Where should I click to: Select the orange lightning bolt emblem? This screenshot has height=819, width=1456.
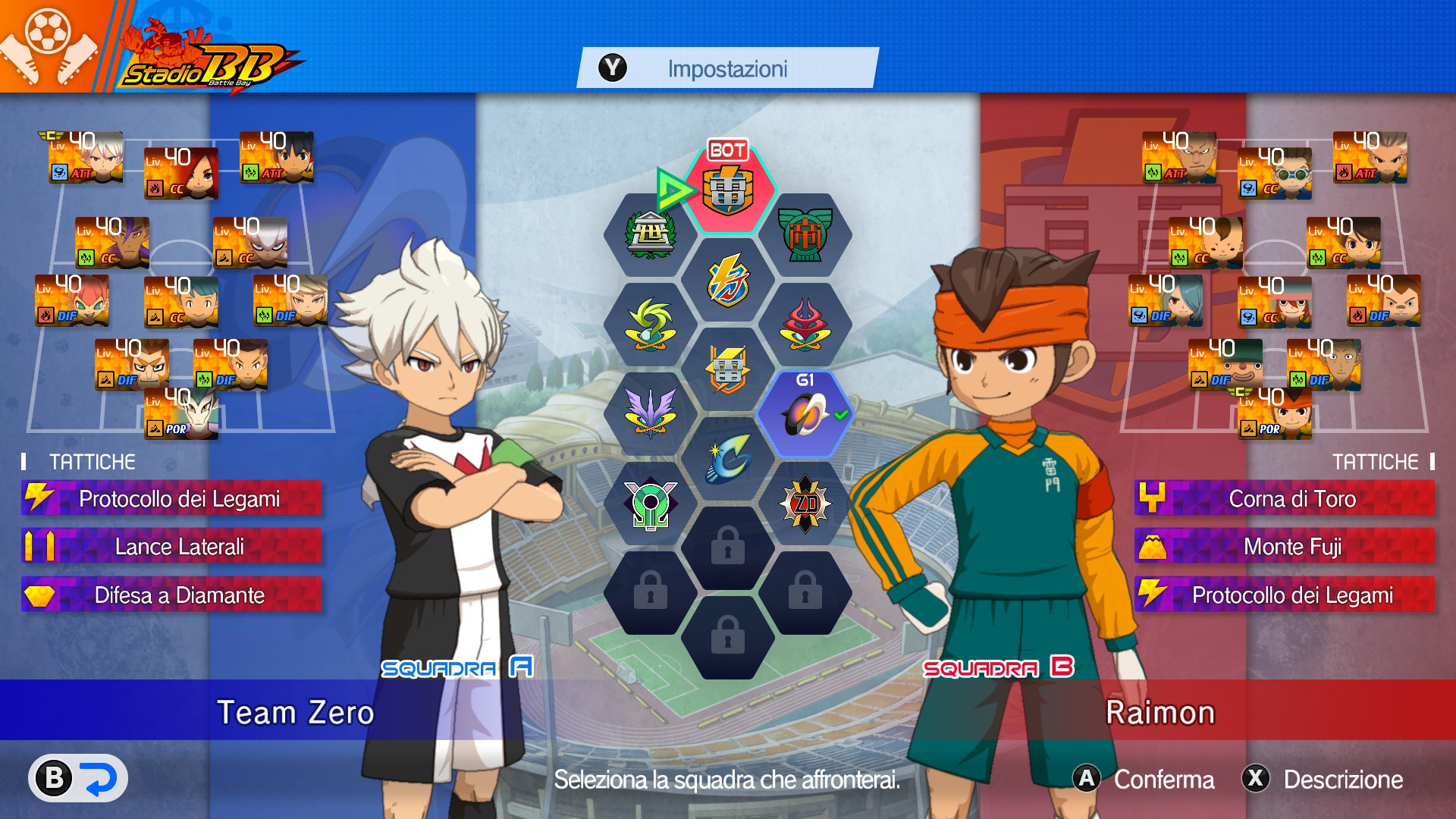coord(728,280)
